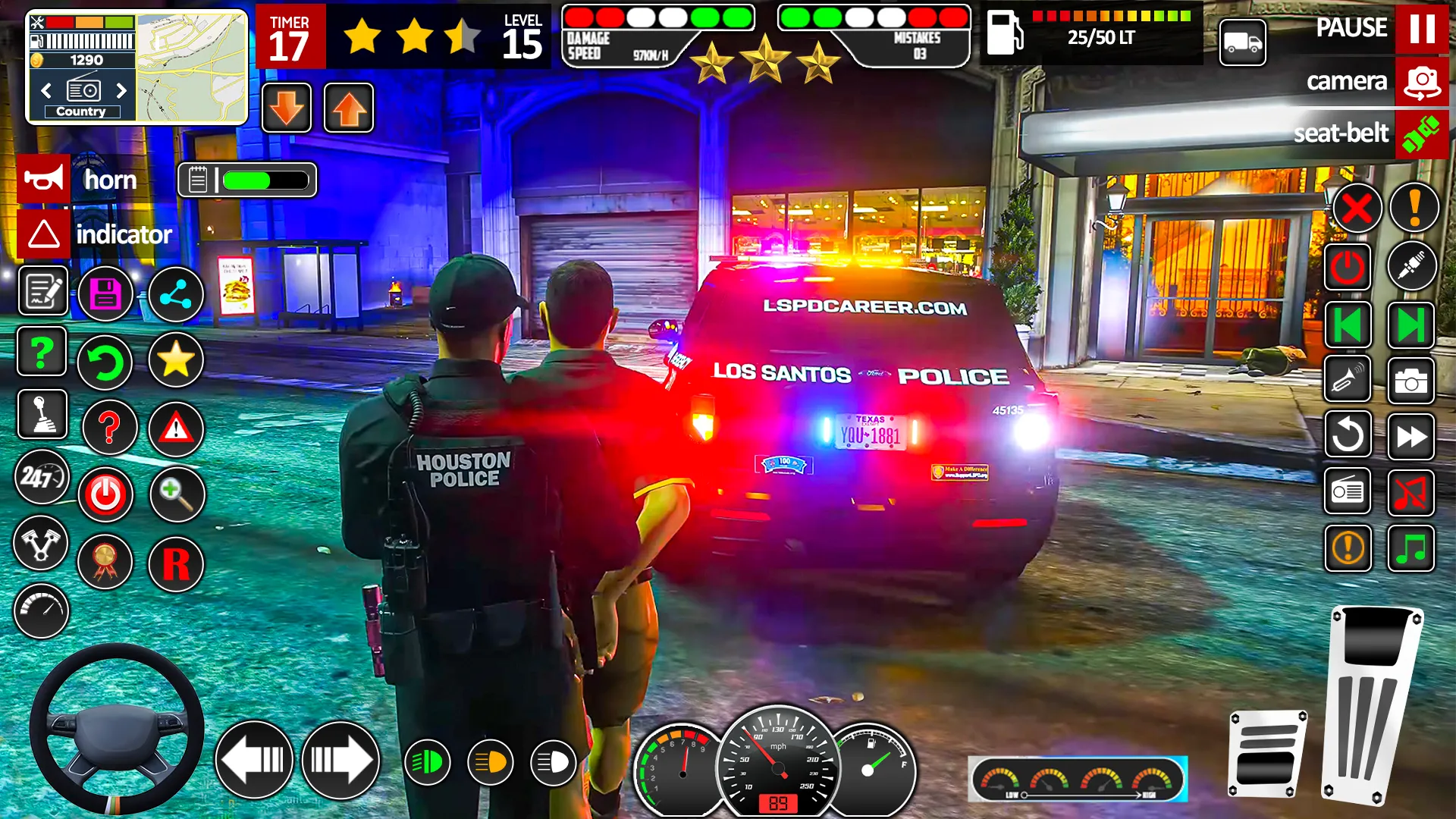Steer right with the right arrow button
This screenshot has height=819, width=1456.
340,760
